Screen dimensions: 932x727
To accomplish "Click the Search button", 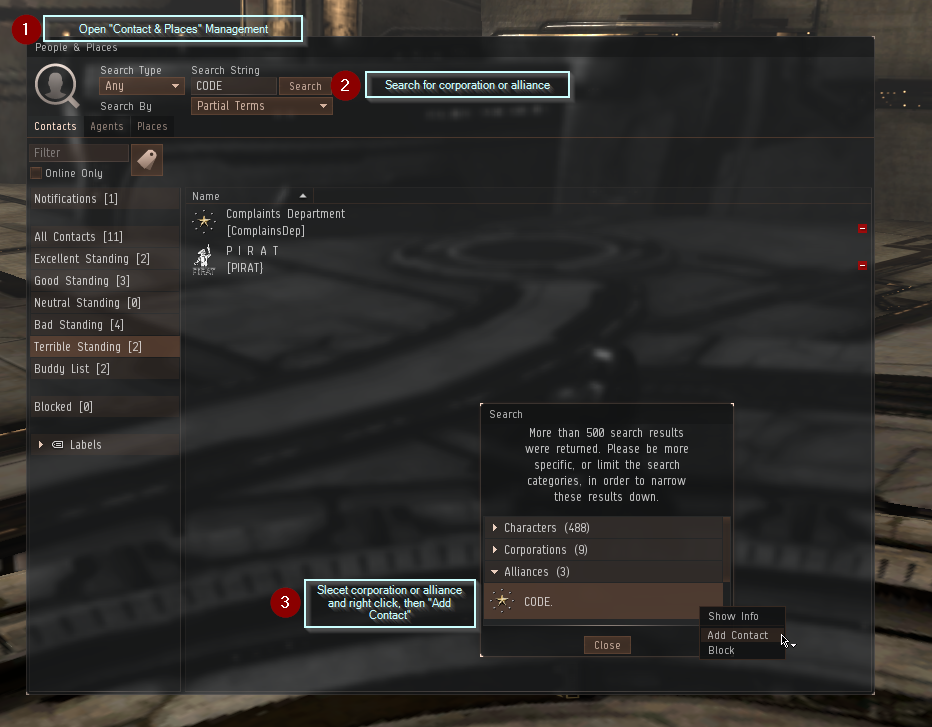I will pyautogui.click(x=305, y=87).
